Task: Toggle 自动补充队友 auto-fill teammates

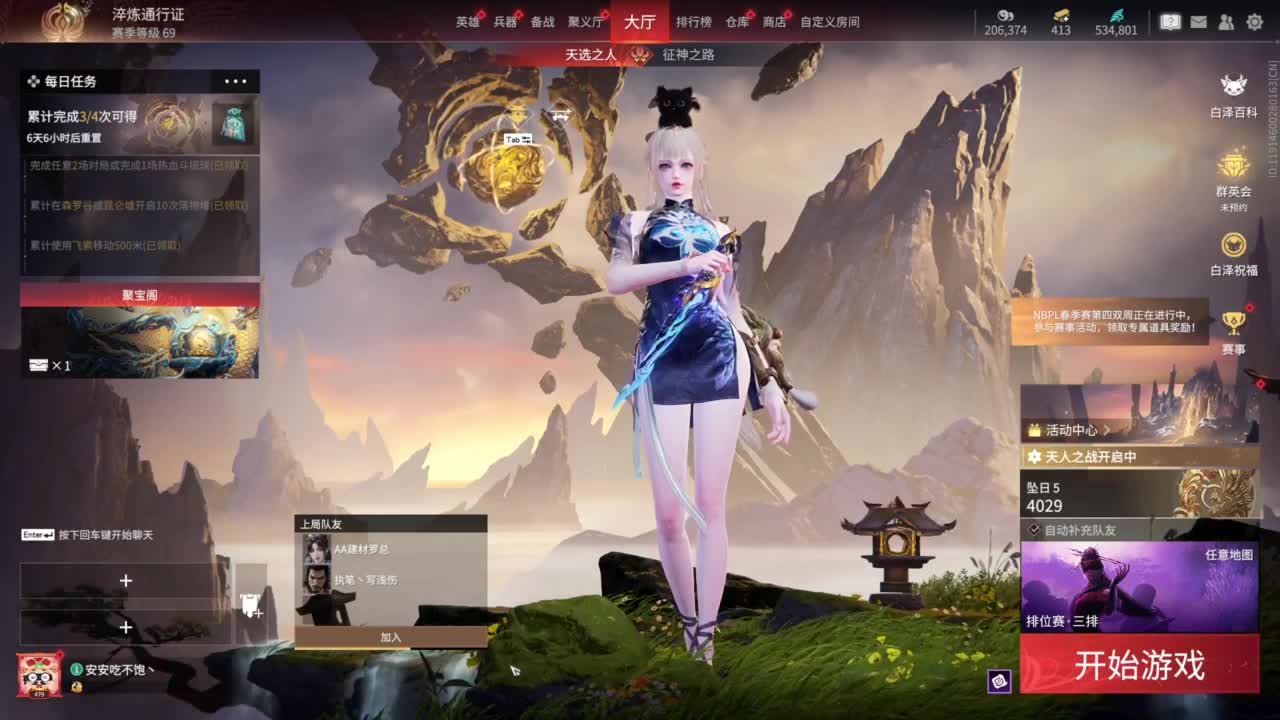Action: coord(1034,529)
